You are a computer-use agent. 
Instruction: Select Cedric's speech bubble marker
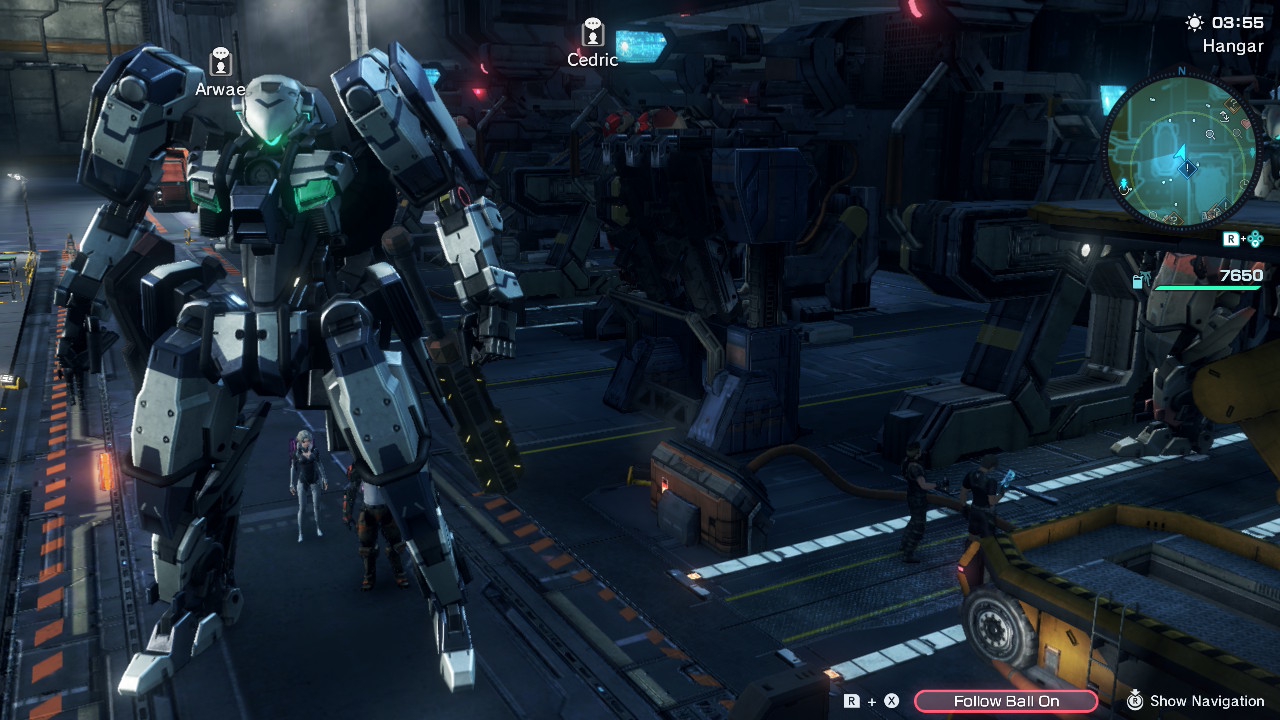593,32
